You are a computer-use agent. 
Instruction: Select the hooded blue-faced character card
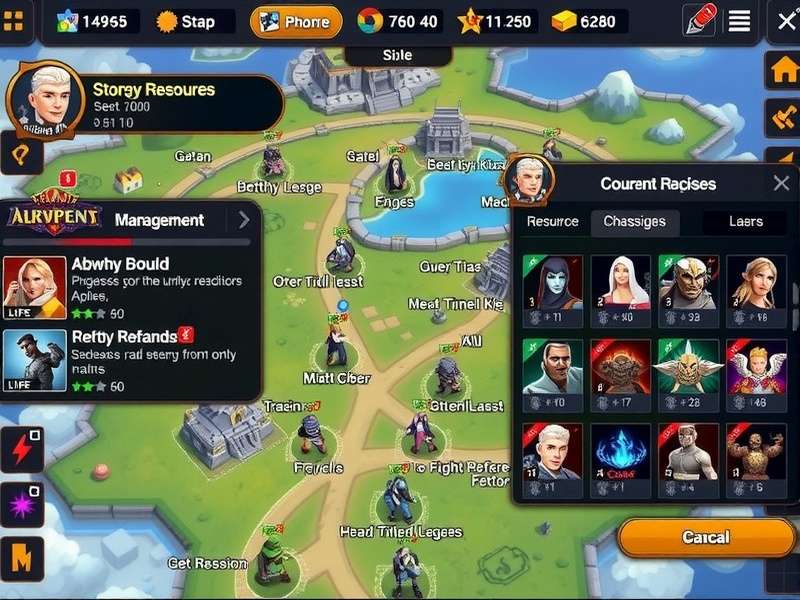[x=552, y=288]
